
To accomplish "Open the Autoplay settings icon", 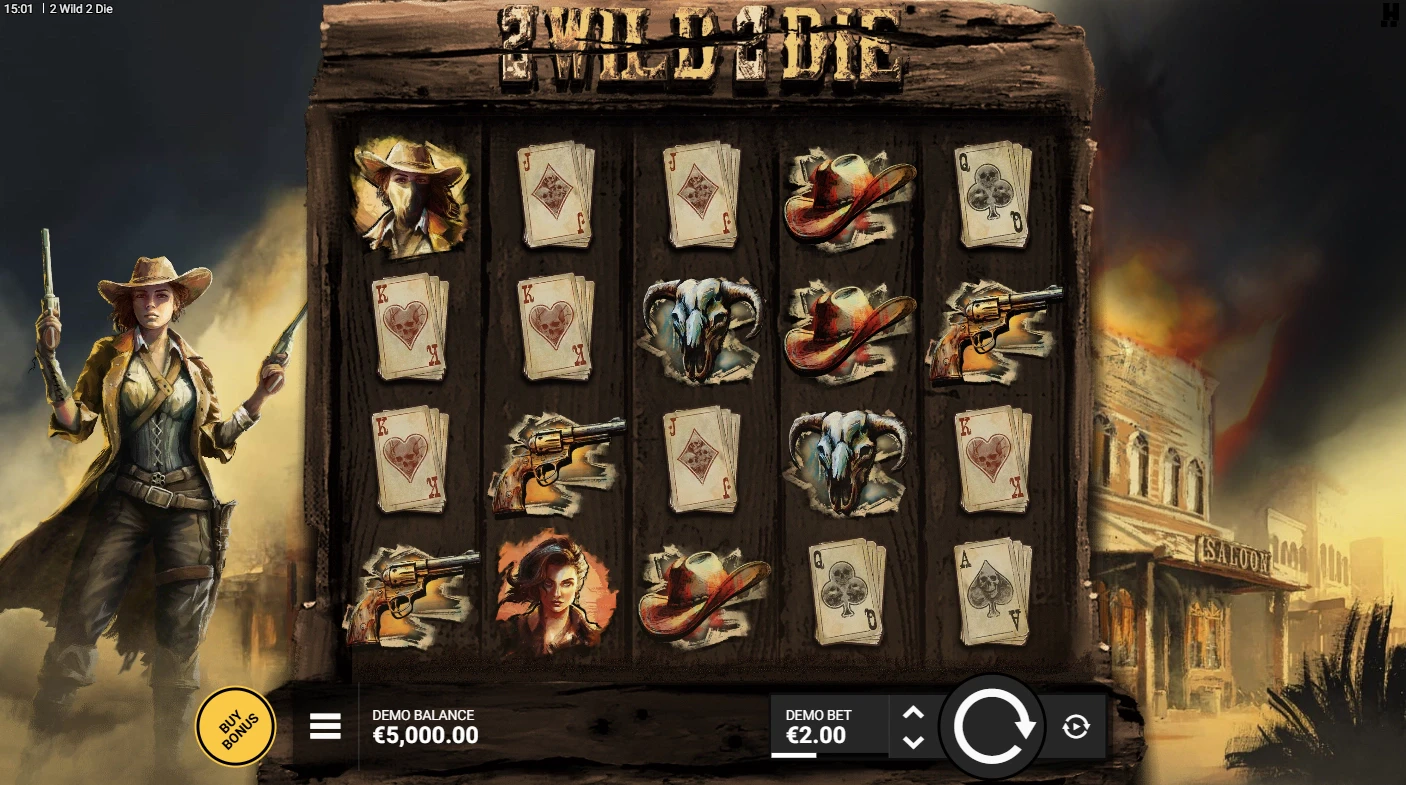I will (1075, 727).
